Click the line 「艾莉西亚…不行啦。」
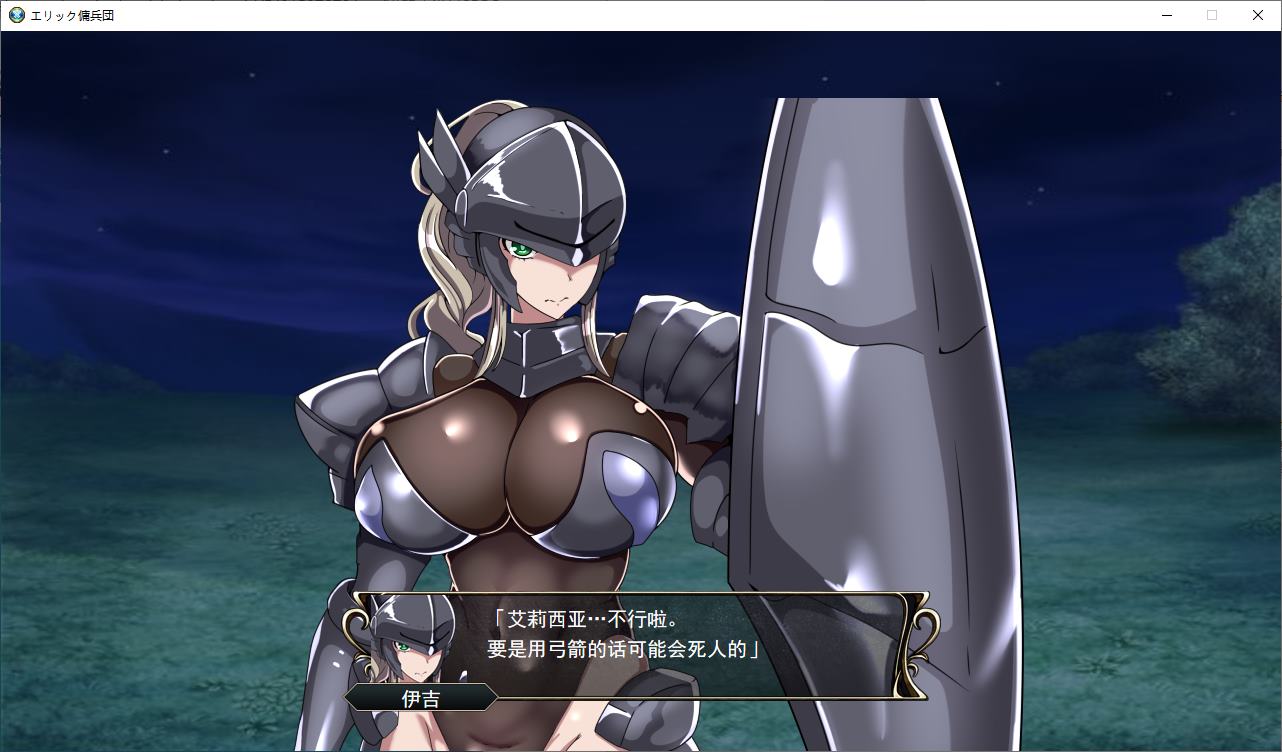 (x=587, y=618)
